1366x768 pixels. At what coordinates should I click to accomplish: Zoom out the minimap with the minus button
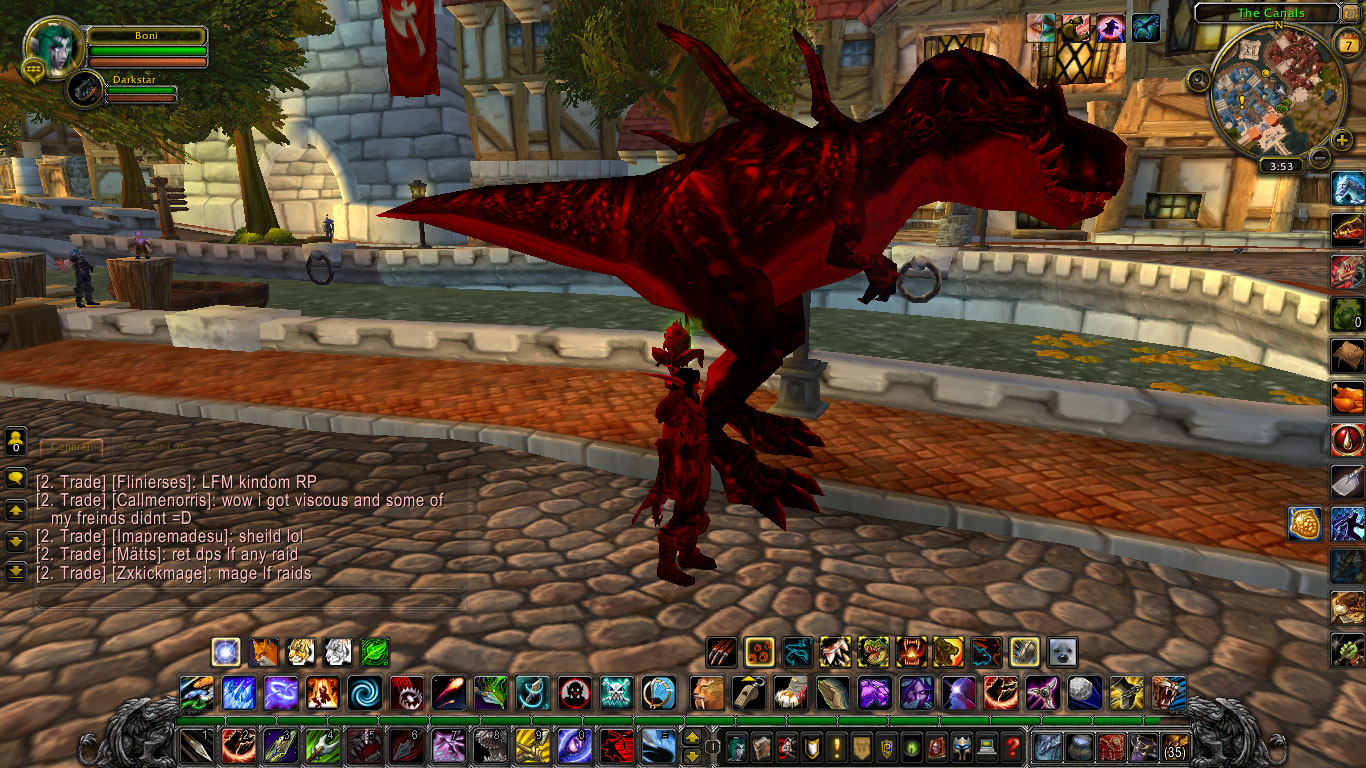[x=1320, y=156]
